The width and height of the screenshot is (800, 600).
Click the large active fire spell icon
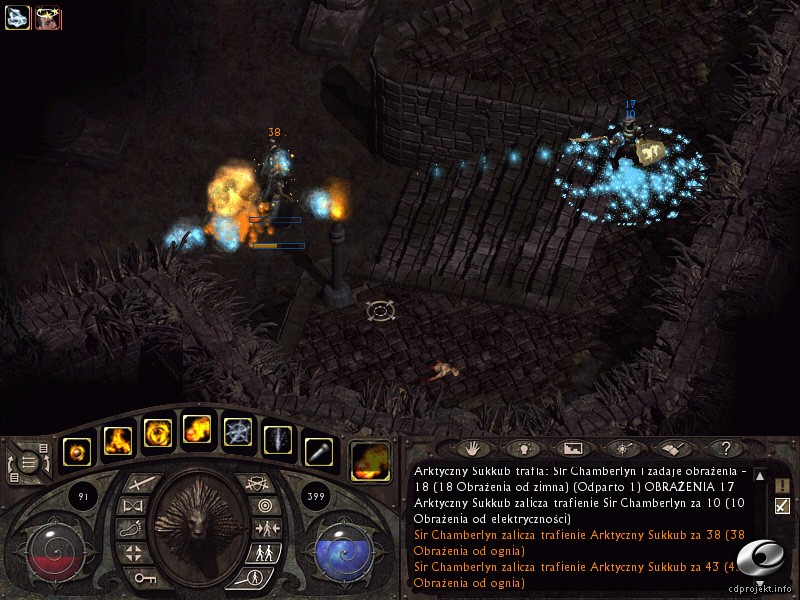point(370,460)
